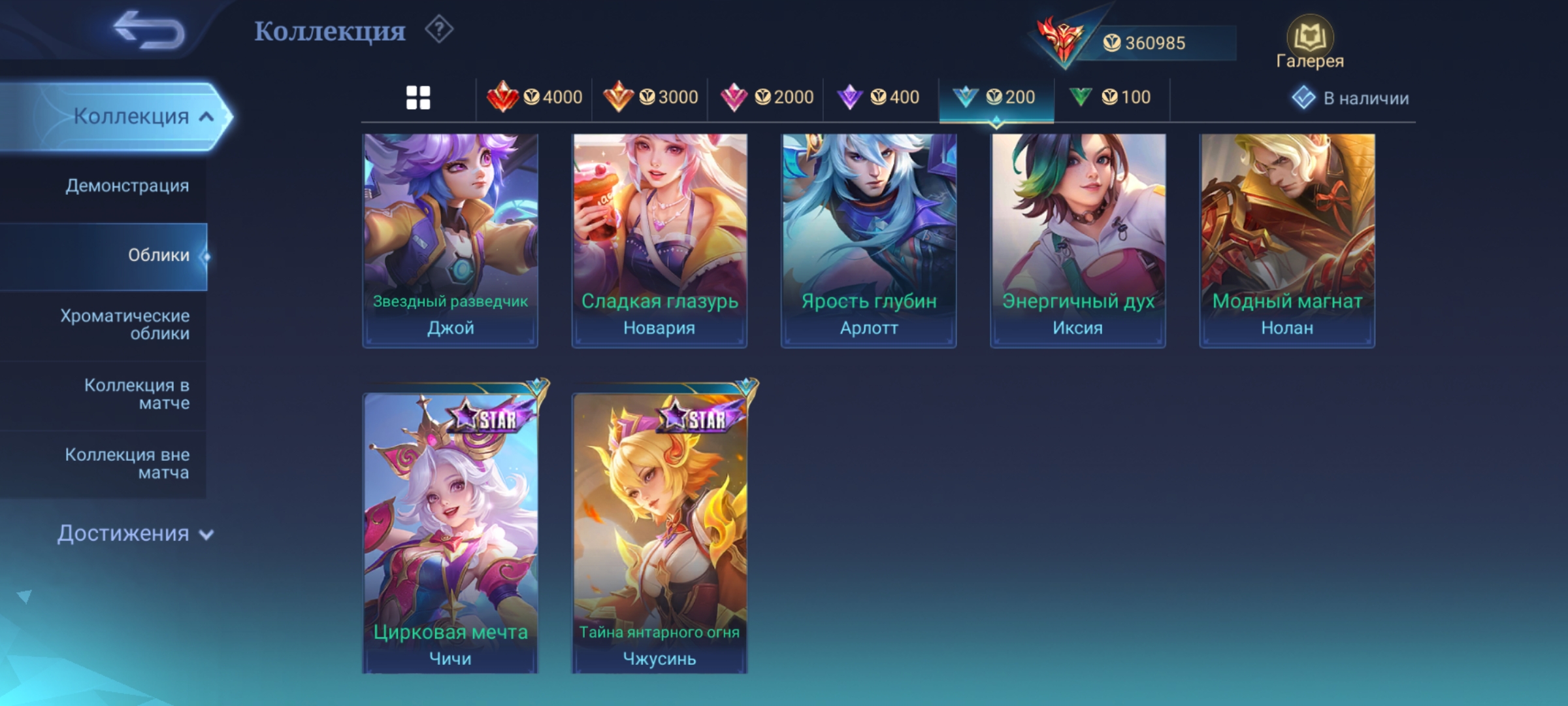Open the collection help question mark
This screenshot has height=706, width=1568.
(439, 30)
